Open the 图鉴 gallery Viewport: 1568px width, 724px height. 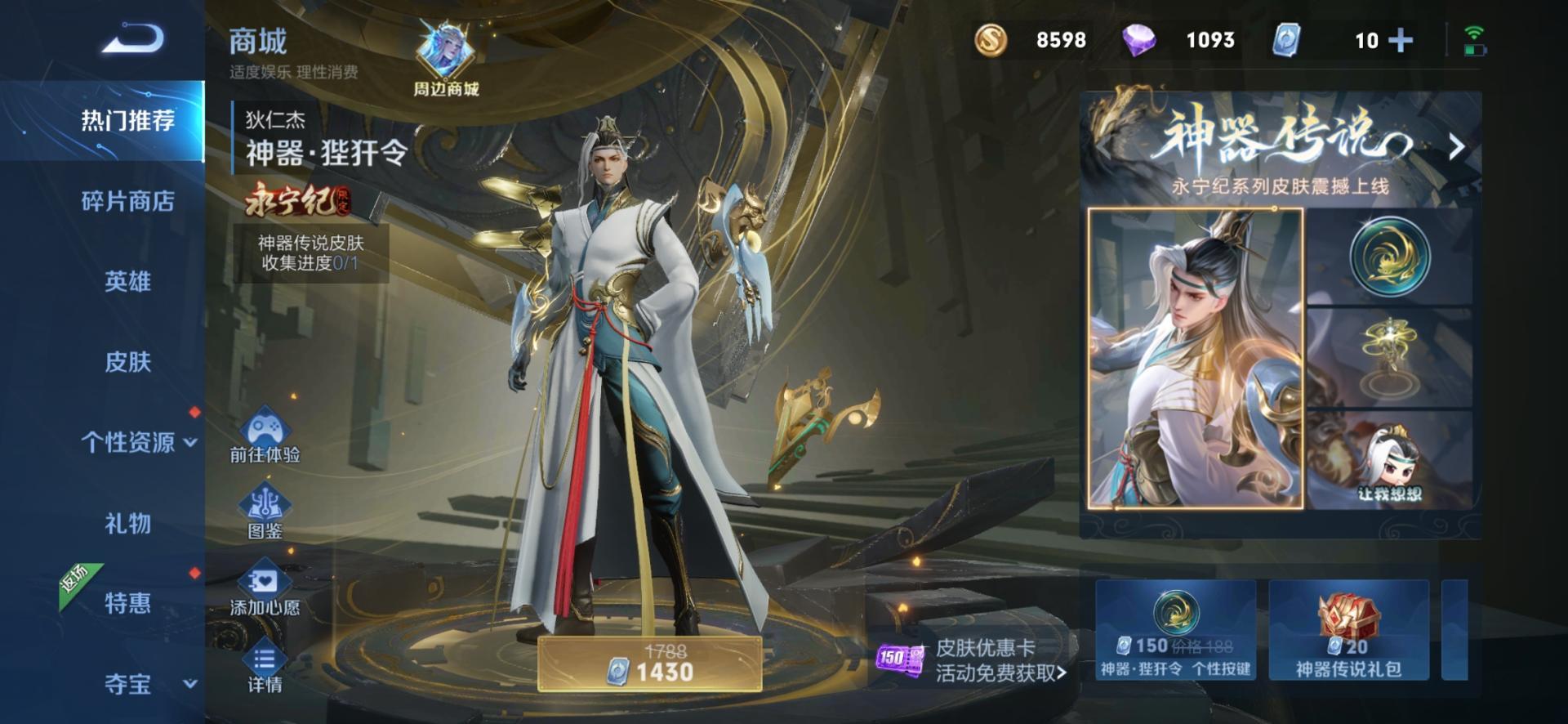click(x=265, y=513)
